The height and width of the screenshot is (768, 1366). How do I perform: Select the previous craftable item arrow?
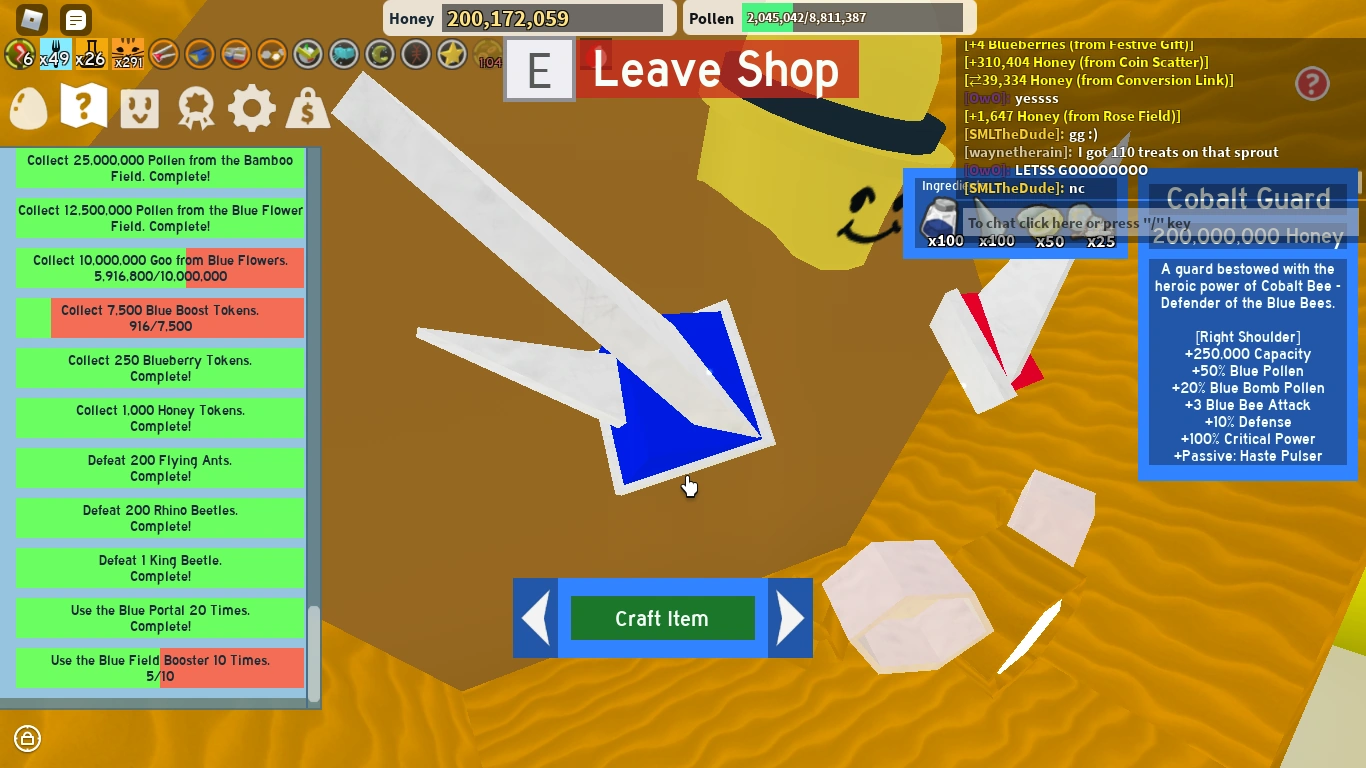tap(535, 618)
